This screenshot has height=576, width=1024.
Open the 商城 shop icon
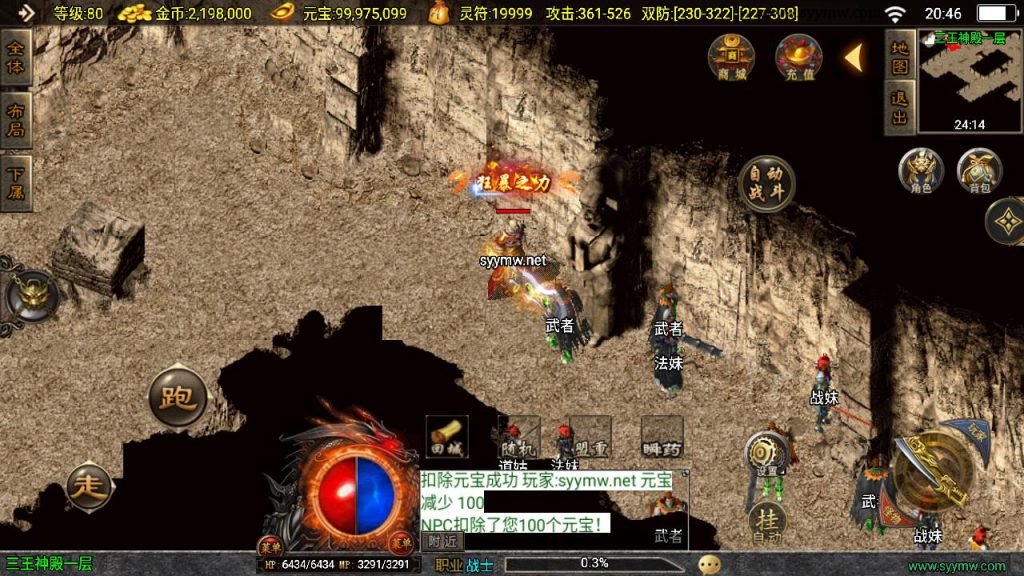click(x=731, y=58)
